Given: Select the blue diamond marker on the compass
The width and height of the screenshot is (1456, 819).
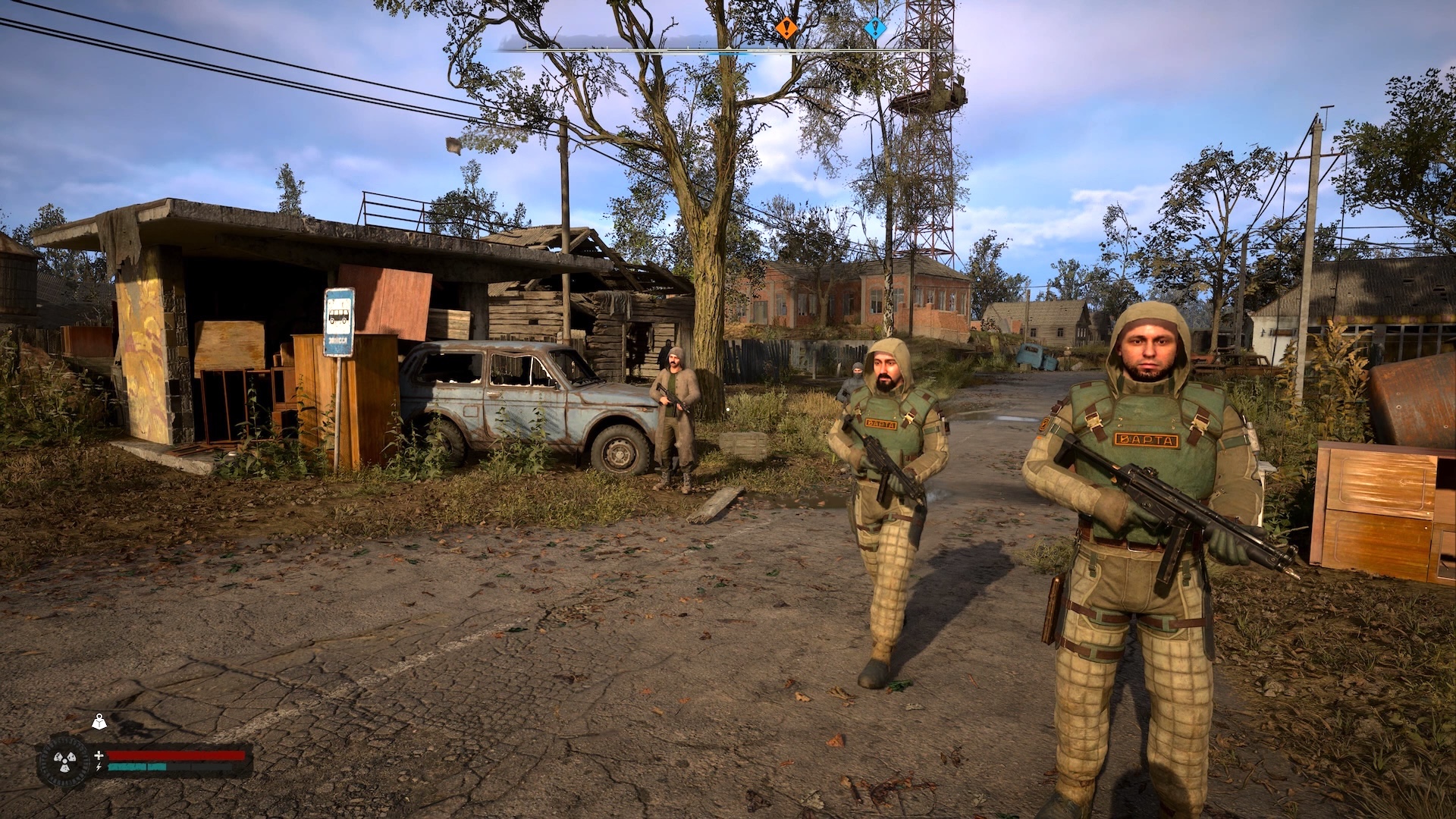Looking at the screenshot, I should pos(875,30).
